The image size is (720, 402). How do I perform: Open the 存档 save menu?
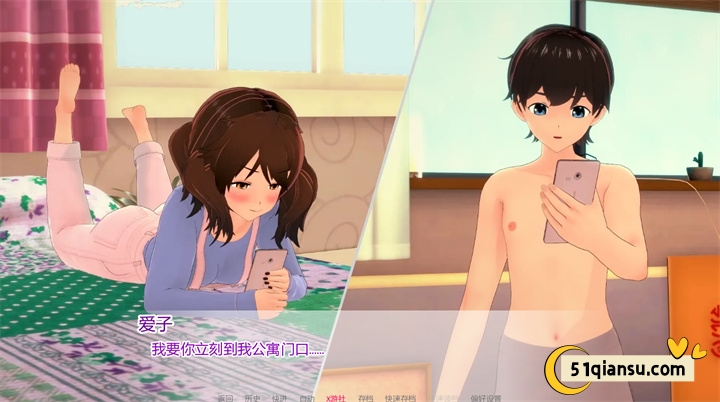coord(366,397)
